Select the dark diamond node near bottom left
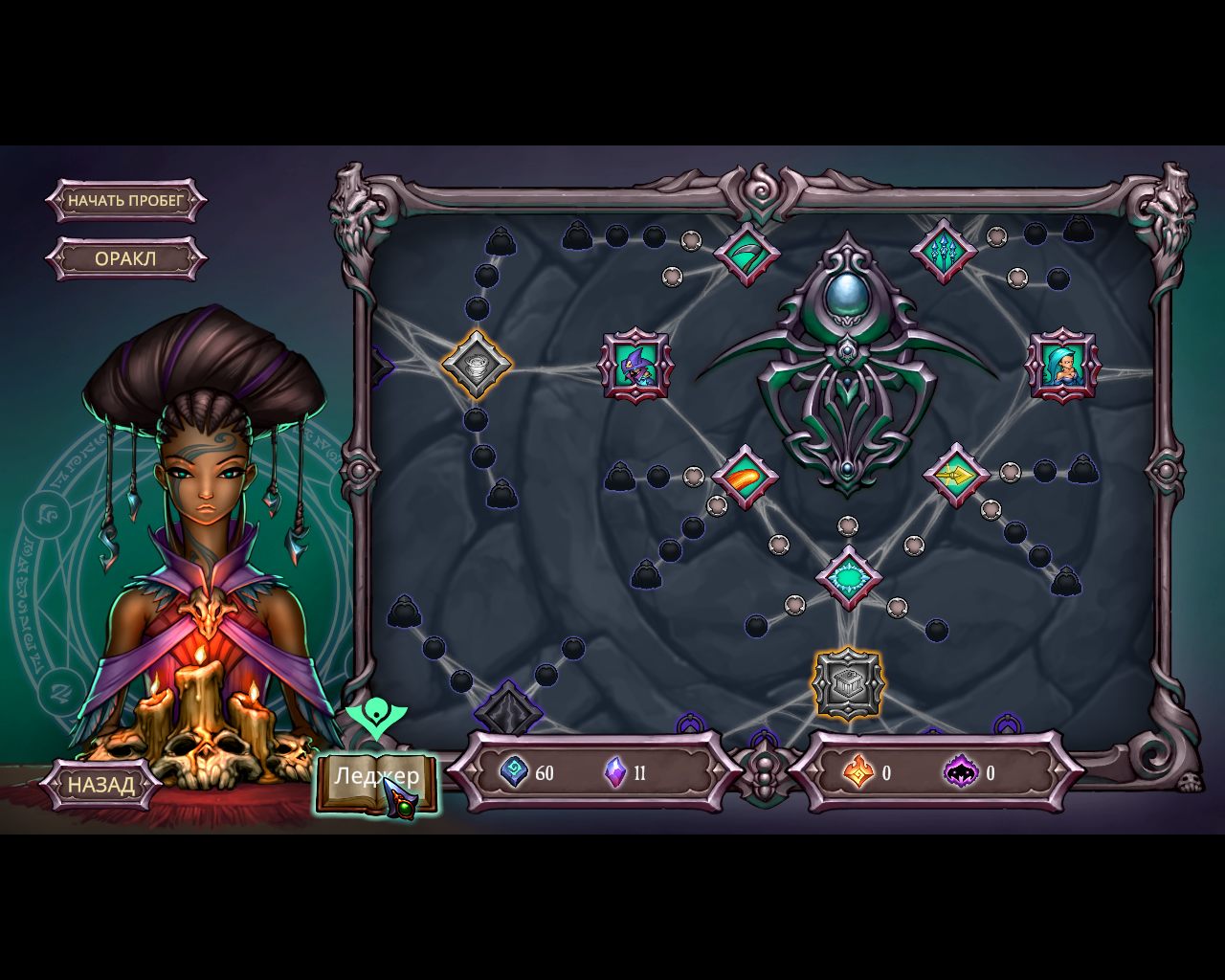The height and width of the screenshot is (980, 1225). (x=511, y=706)
